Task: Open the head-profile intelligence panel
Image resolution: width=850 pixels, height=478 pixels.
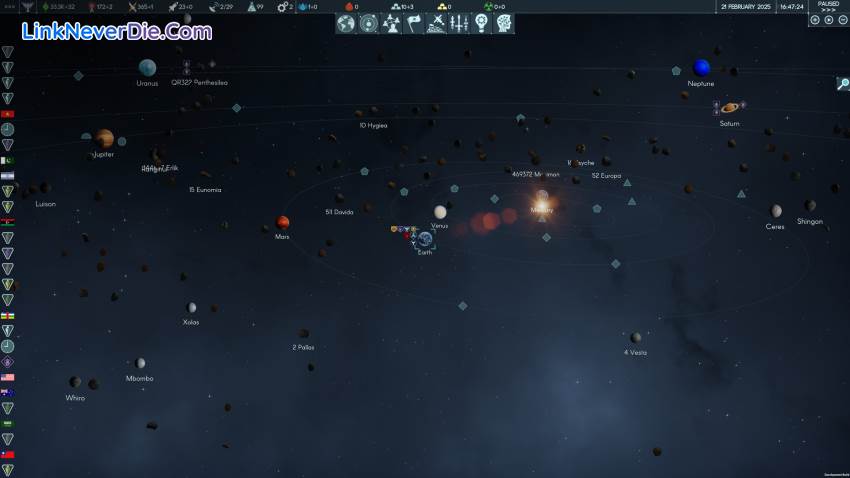Action: click(x=504, y=23)
